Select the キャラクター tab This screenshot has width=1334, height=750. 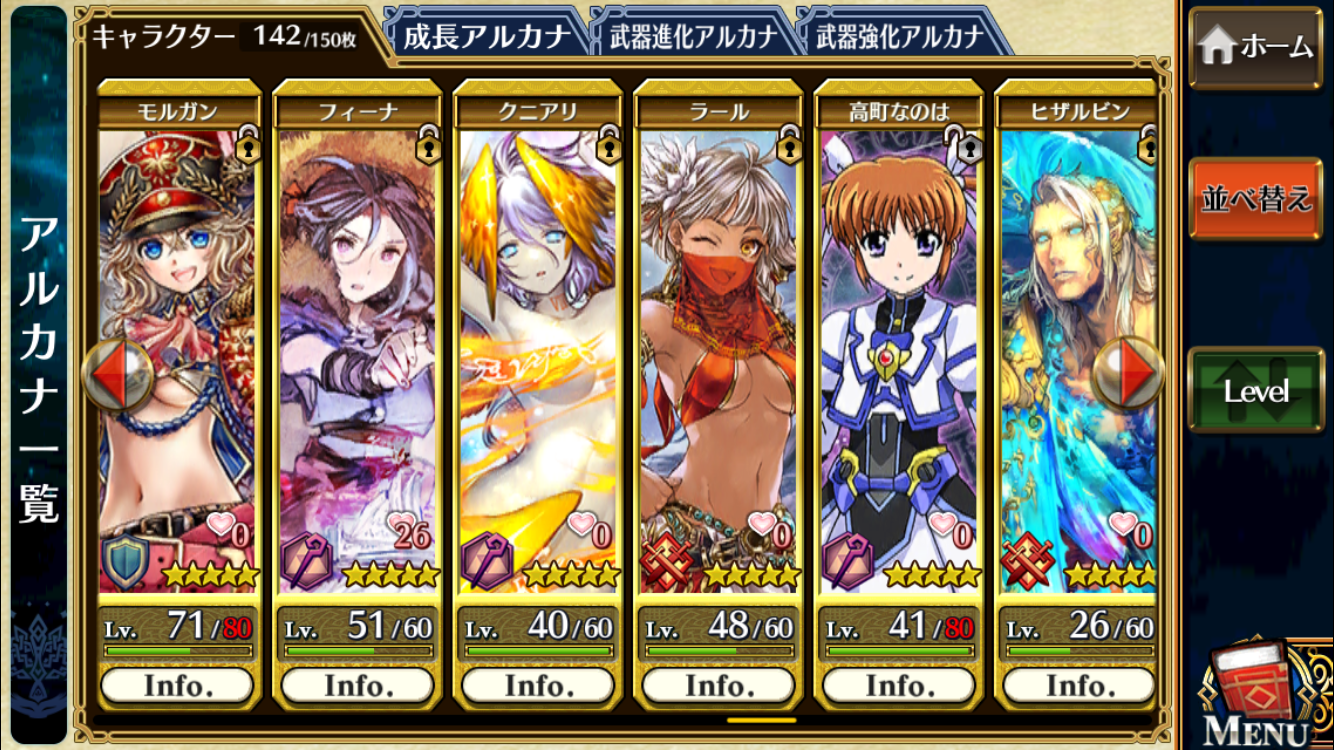click(225, 37)
